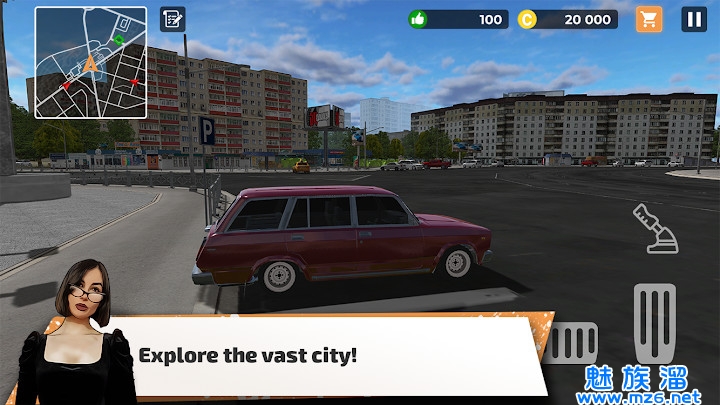
Task: Open the task list notepad icon
Action: [172, 19]
